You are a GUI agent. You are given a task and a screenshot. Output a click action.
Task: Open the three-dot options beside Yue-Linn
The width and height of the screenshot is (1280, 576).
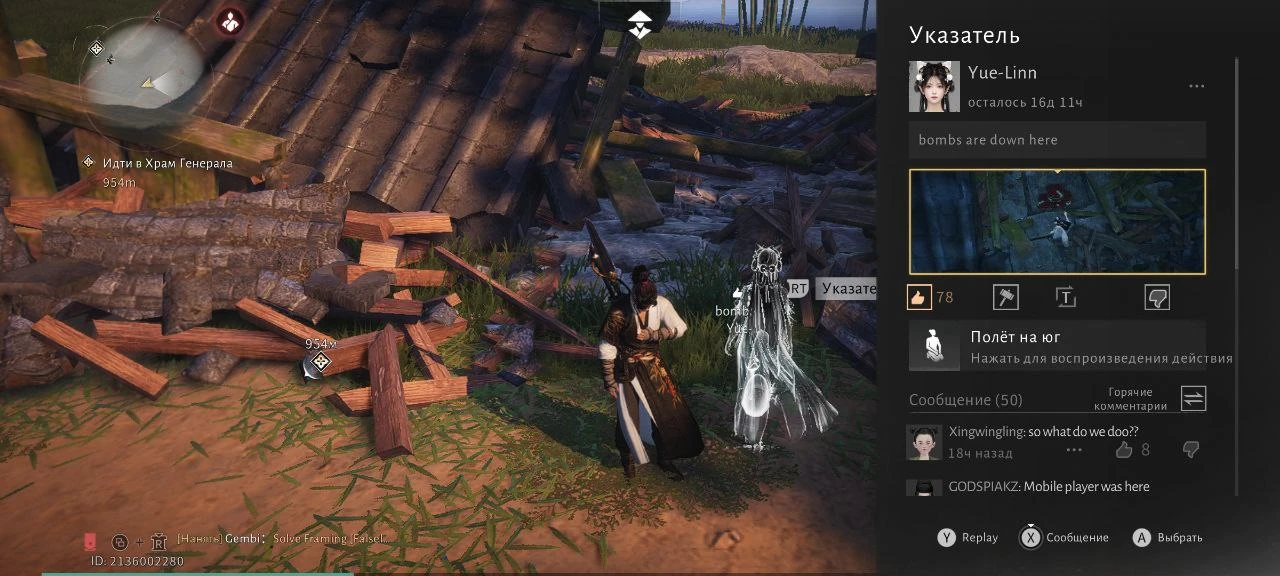pos(1196,87)
